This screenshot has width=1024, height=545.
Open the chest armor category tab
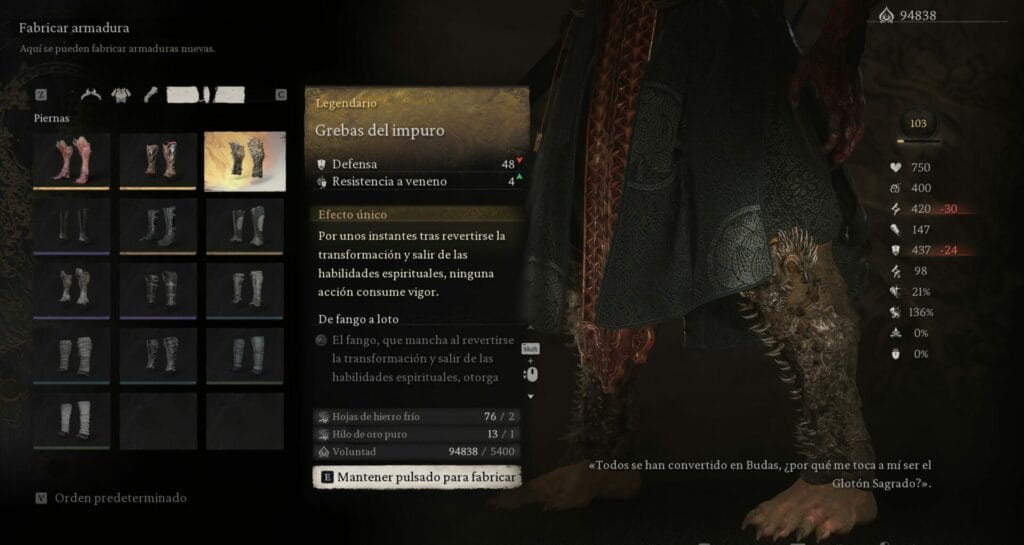click(x=122, y=95)
